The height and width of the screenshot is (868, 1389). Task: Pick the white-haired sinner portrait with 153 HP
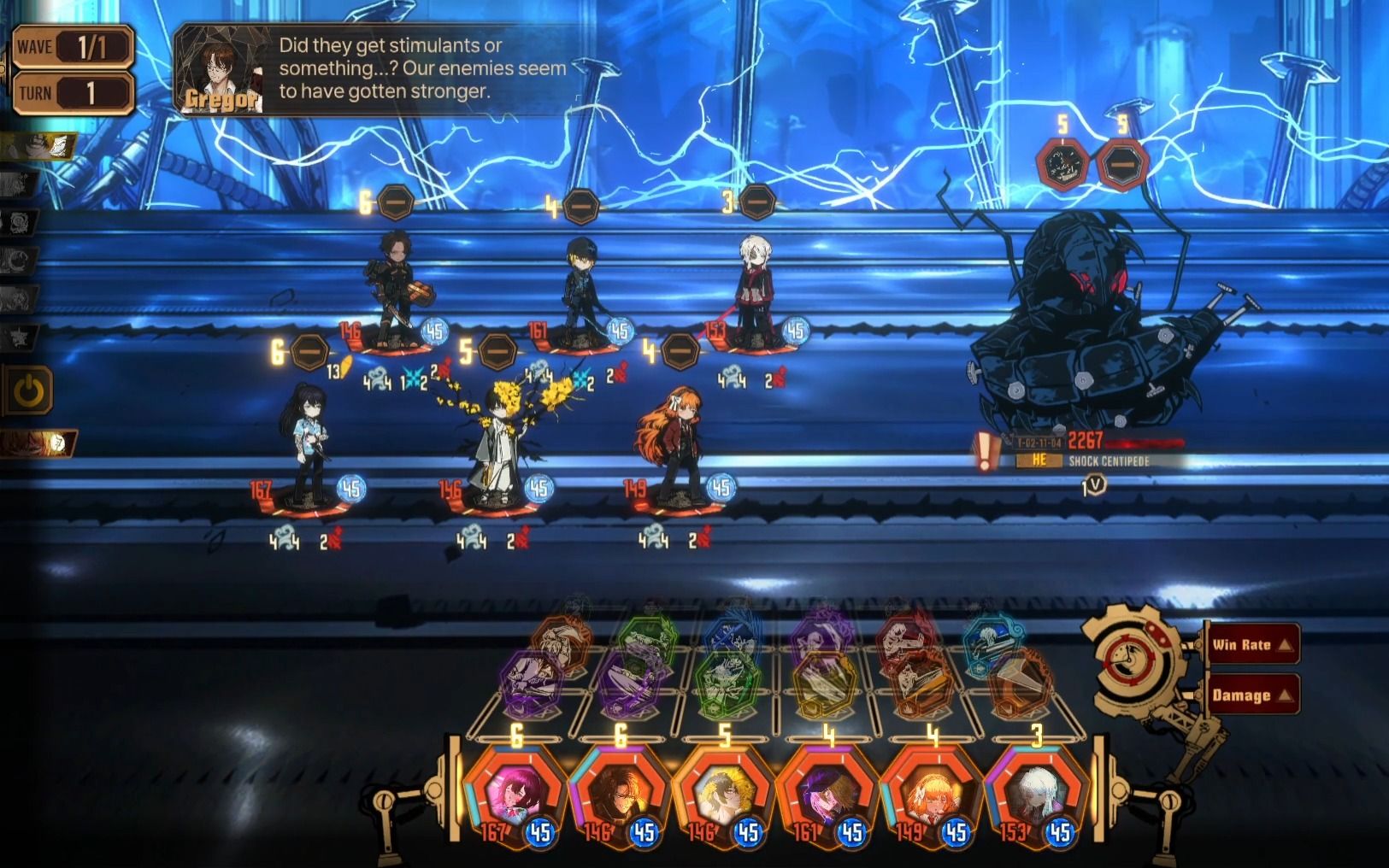click(x=1036, y=796)
